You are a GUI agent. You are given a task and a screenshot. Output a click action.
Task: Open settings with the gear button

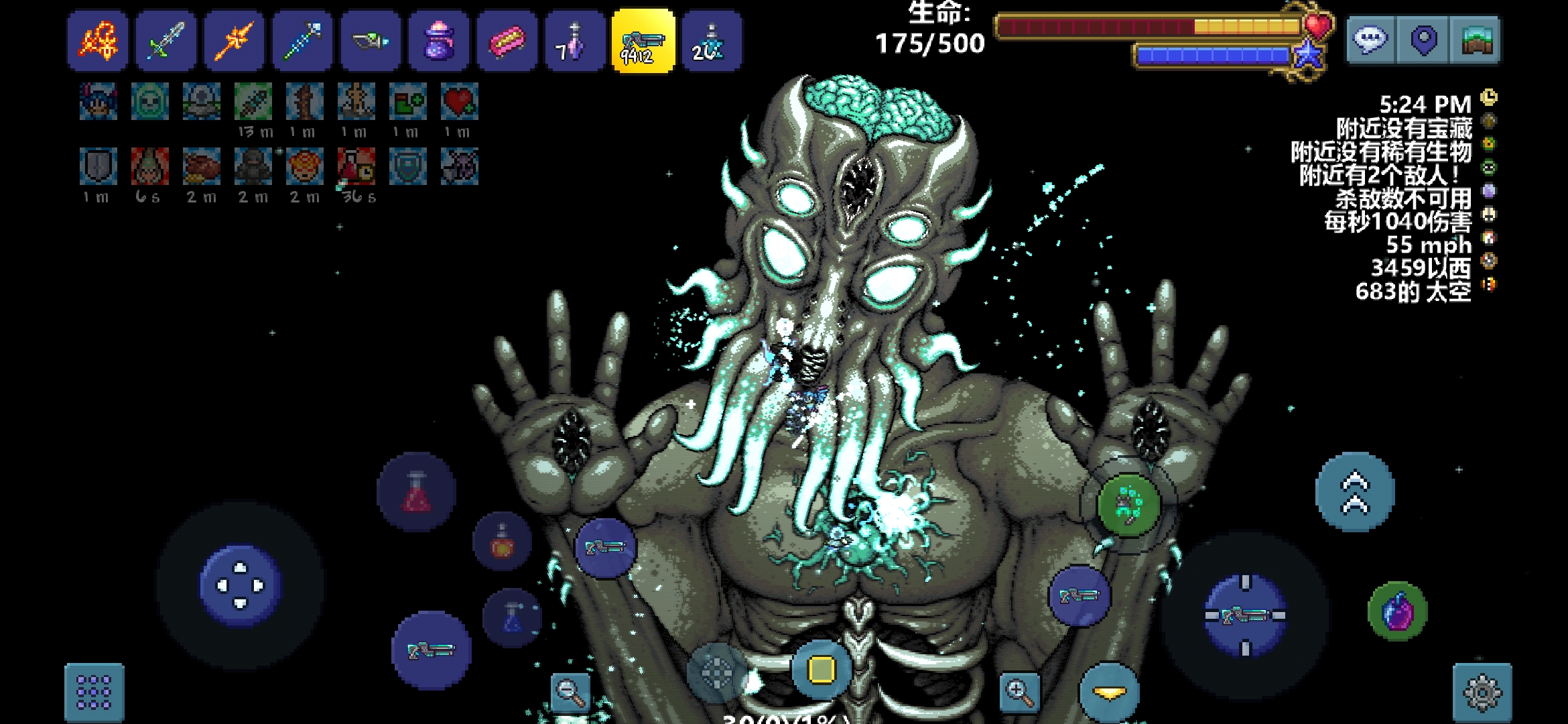tap(1482, 692)
